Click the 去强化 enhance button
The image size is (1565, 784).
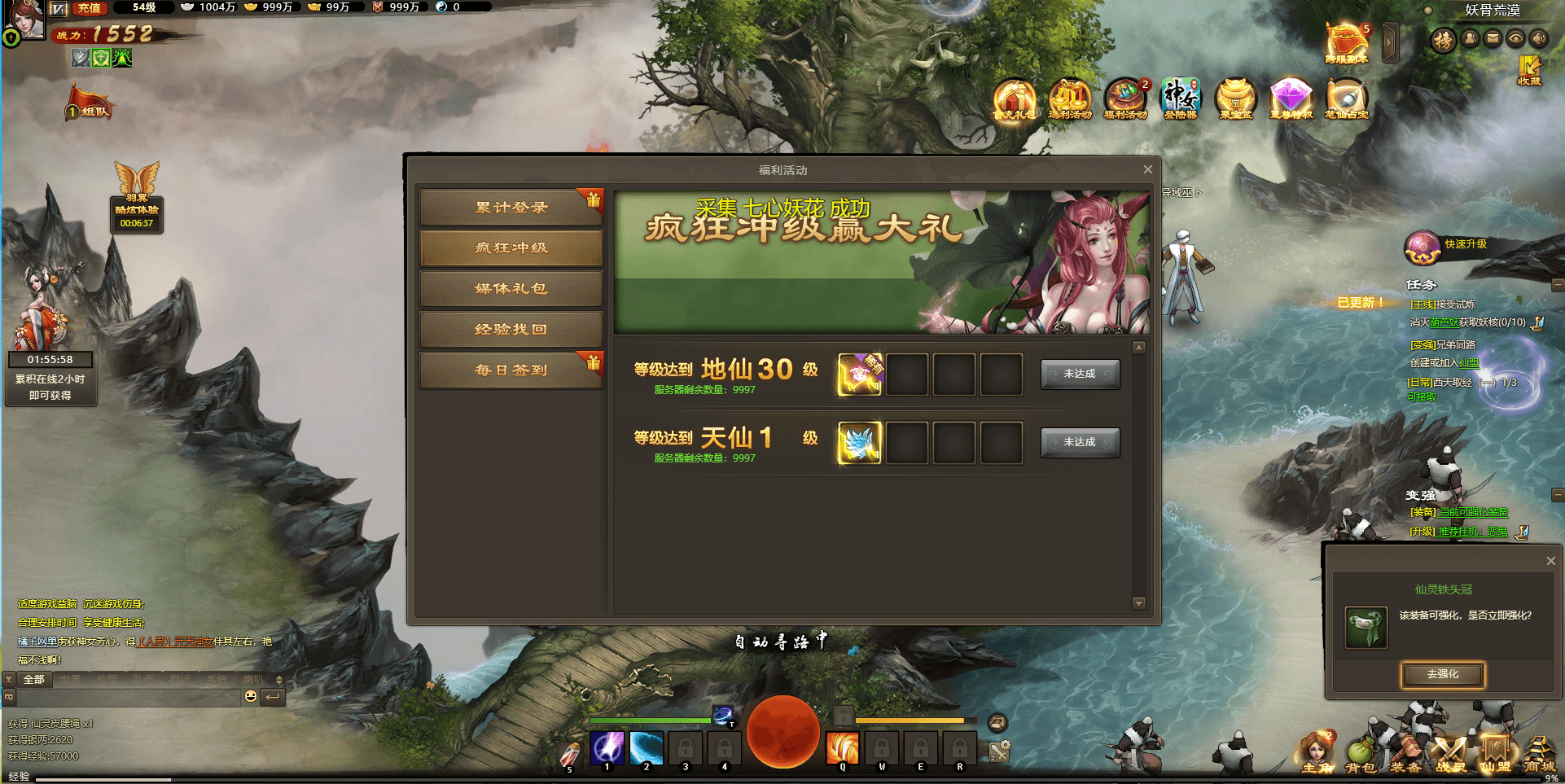click(1443, 675)
